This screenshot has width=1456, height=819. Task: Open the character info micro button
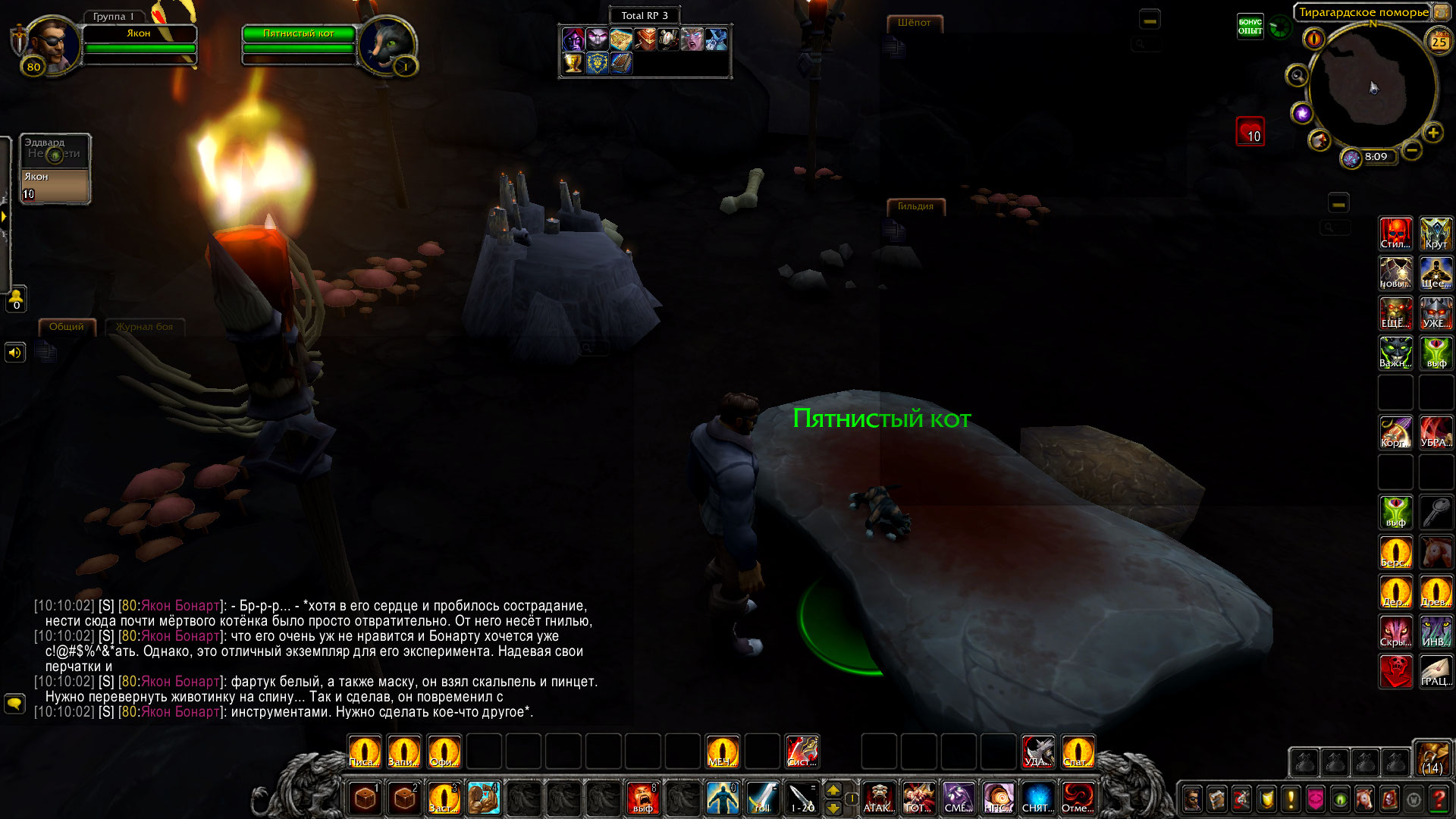coord(1192,799)
